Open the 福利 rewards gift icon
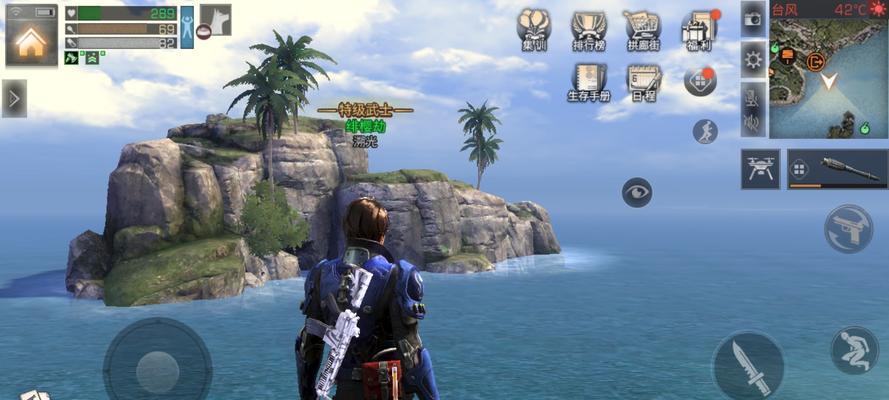 tap(698, 30)
